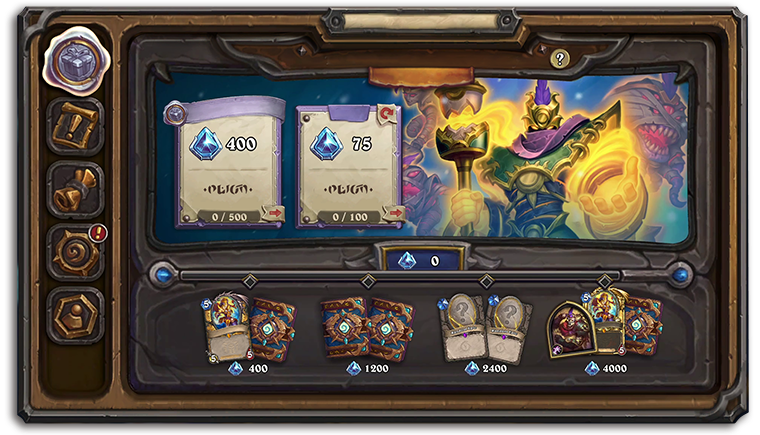Click the arrow on the 0 / 100 quest
760x435 pixels.
click(x=393, y=213)
